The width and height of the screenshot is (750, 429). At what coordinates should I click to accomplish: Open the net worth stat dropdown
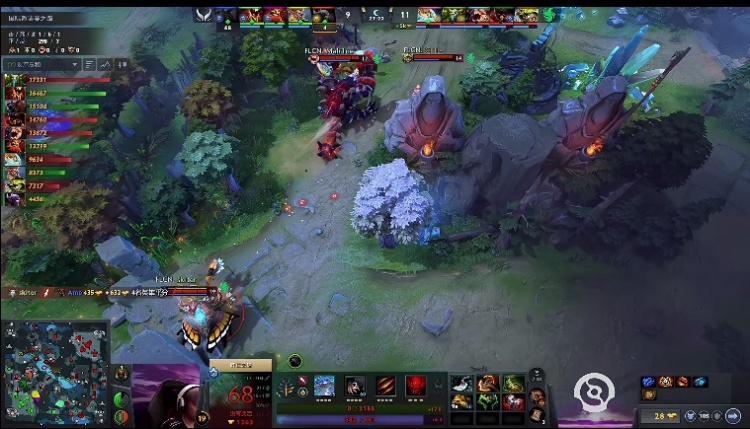click(42, 63)
